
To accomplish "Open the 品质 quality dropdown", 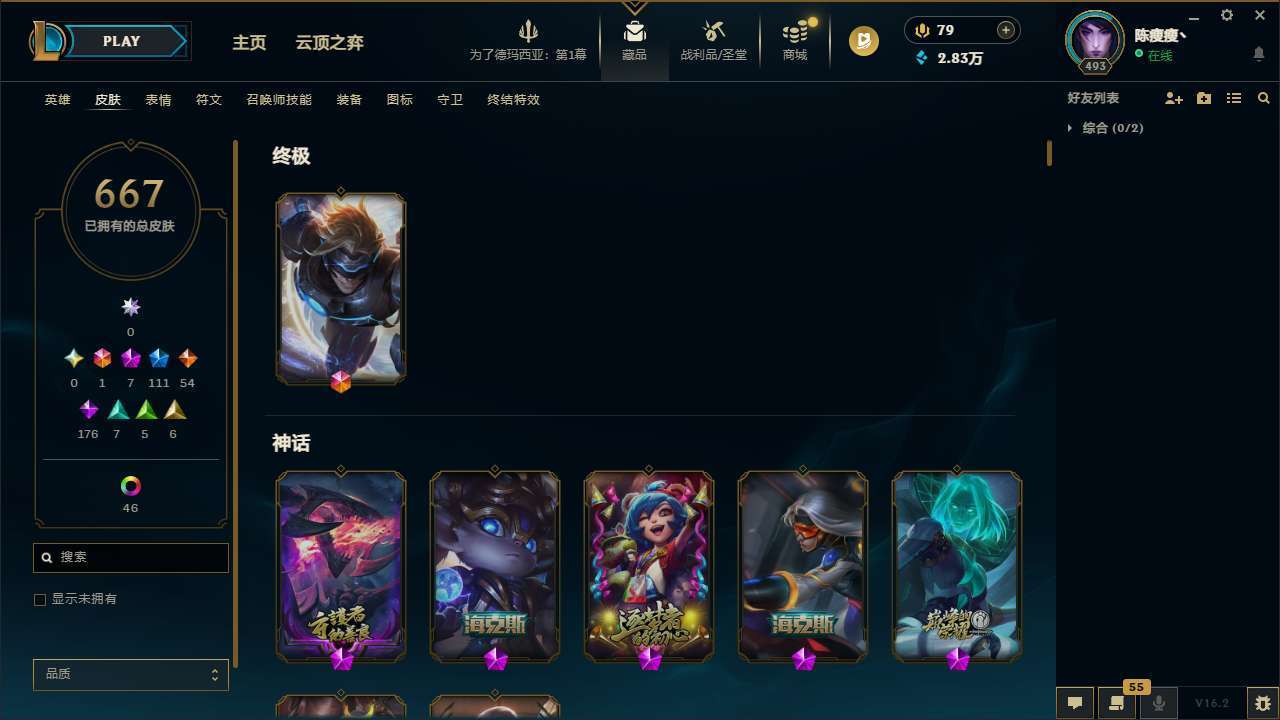I will click(130, 674).
